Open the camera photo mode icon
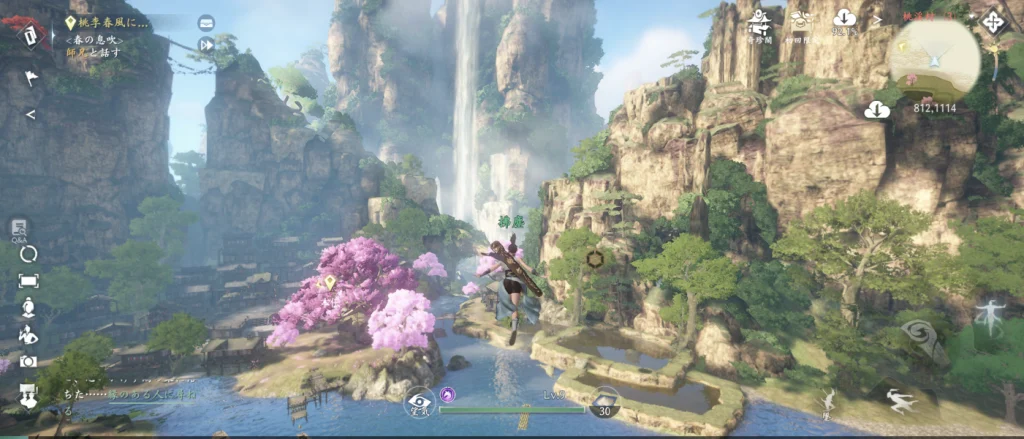This screenshot has width=1024, height=439. pos(28,361)
